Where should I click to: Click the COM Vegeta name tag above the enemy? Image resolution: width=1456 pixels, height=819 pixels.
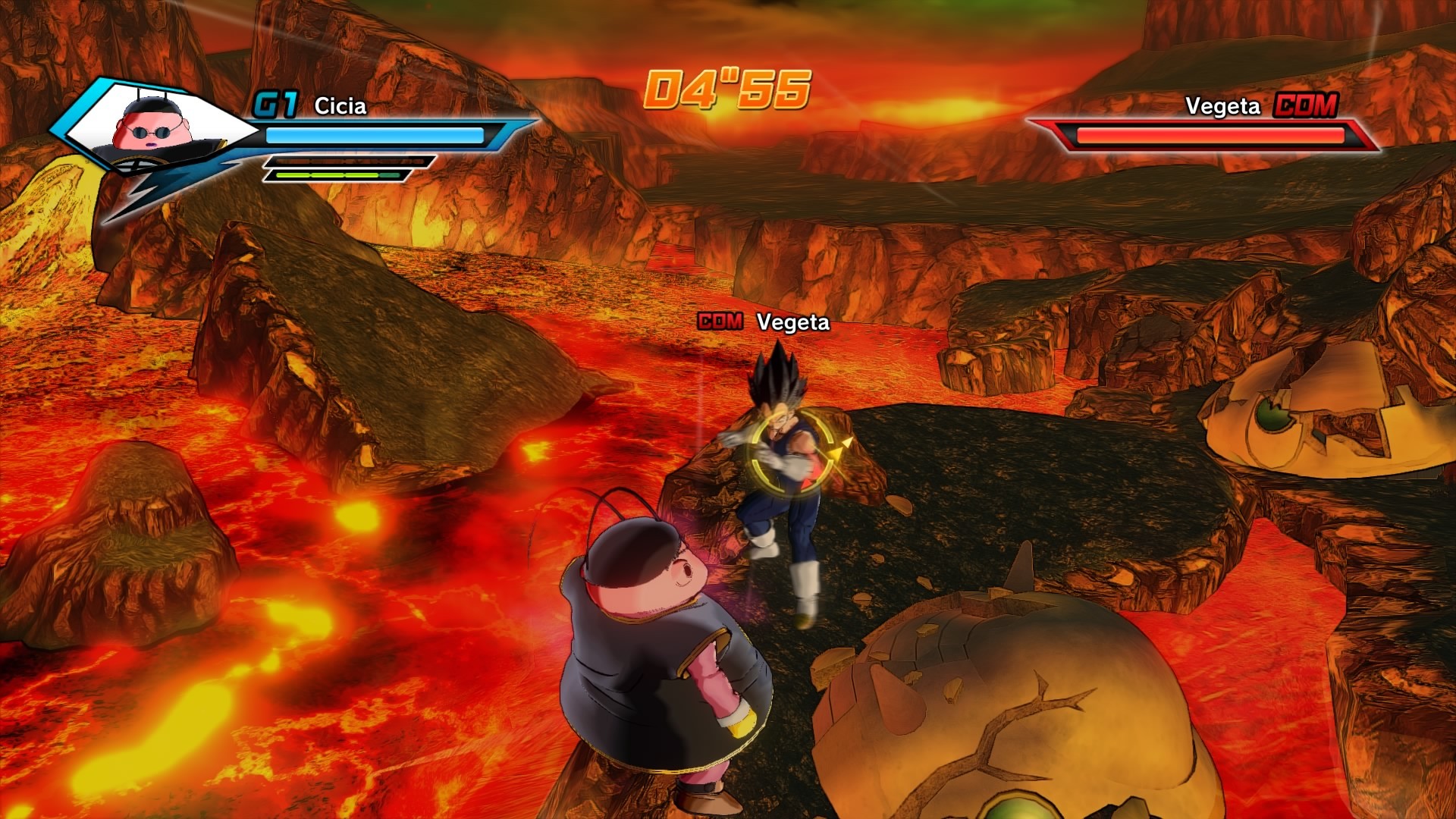click(764, 322)
